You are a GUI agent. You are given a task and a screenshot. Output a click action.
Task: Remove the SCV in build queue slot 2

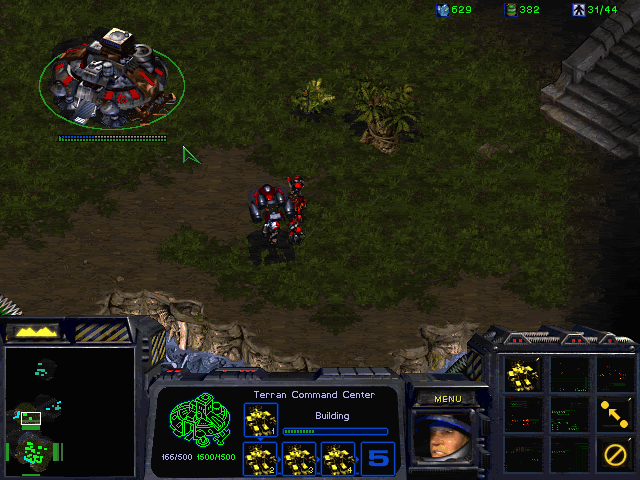[261, 459]
